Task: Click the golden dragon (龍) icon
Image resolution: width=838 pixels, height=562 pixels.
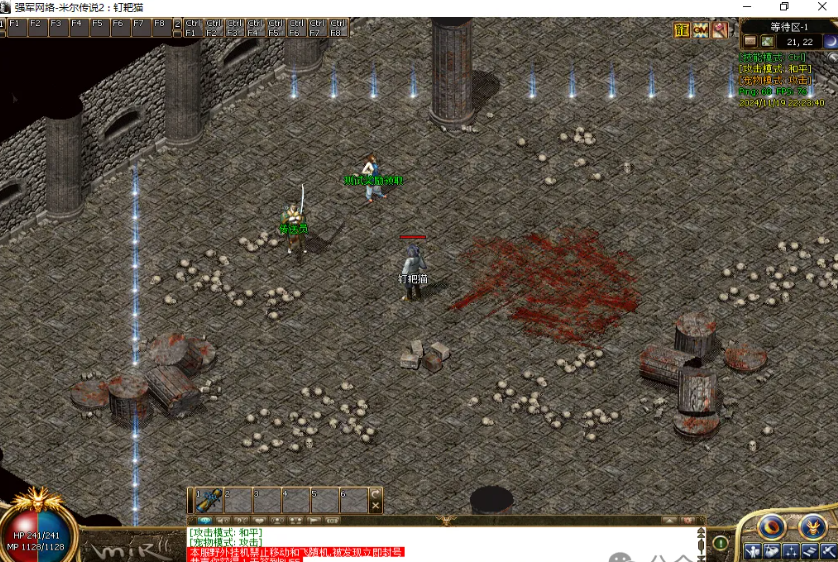Action: point(682,31)
